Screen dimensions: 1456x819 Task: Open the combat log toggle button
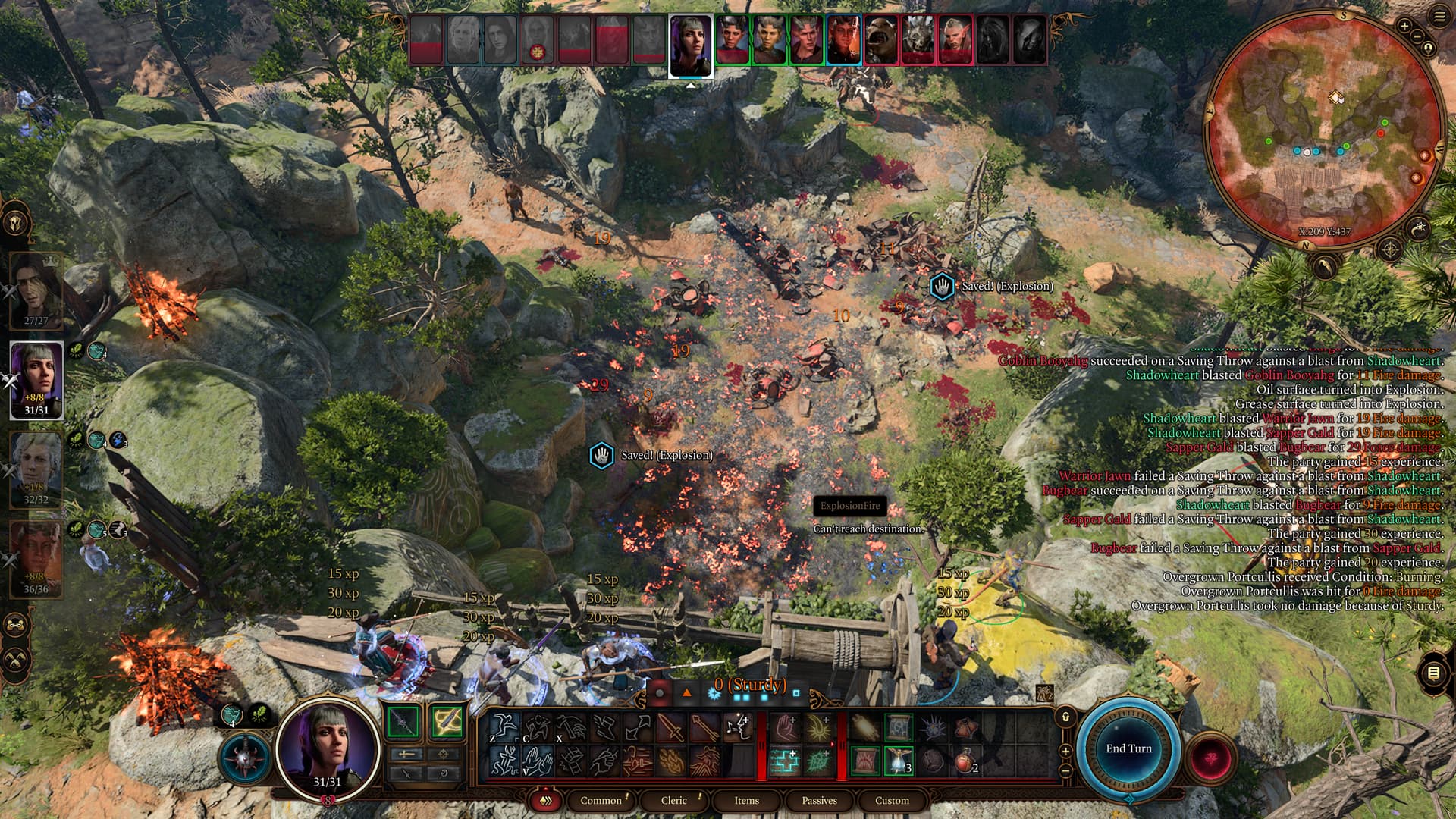(1432, 673)
